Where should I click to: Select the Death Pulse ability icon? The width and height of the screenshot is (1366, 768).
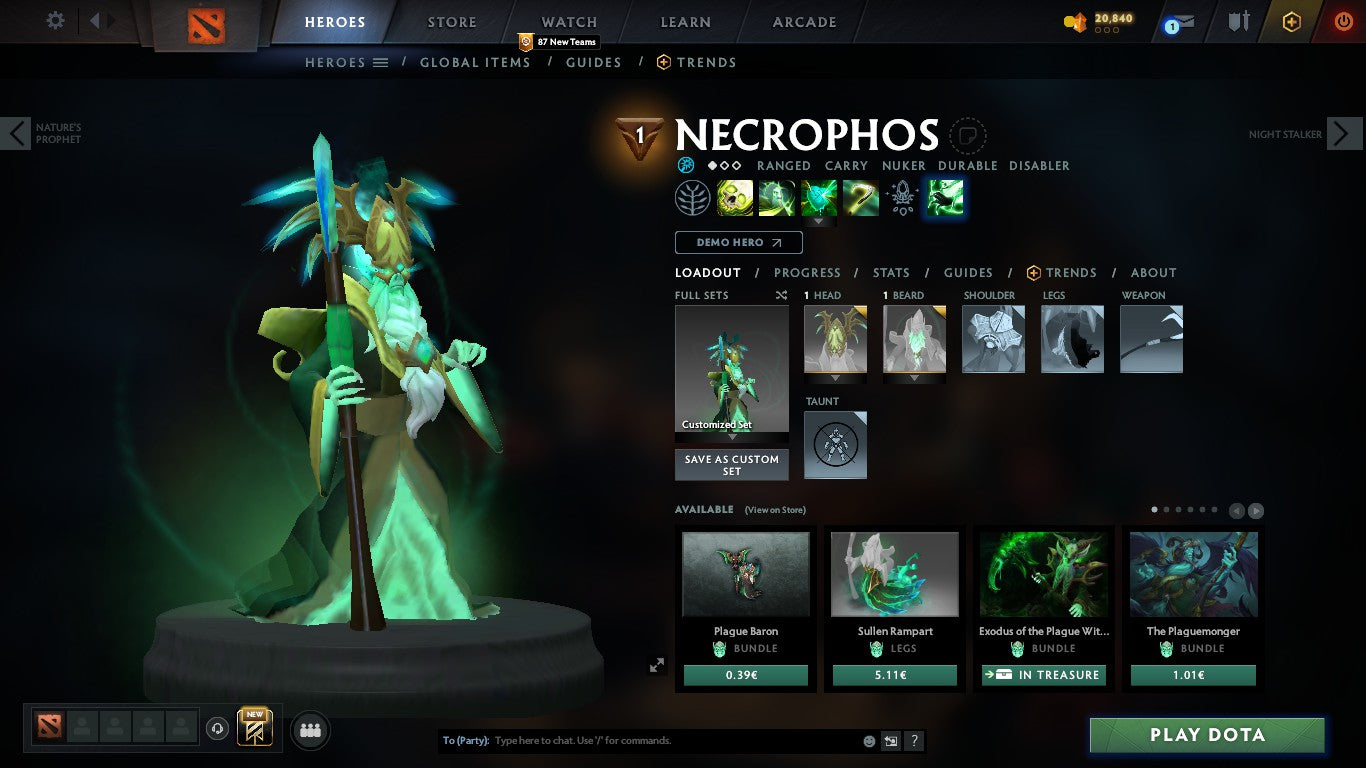point(735,197)
